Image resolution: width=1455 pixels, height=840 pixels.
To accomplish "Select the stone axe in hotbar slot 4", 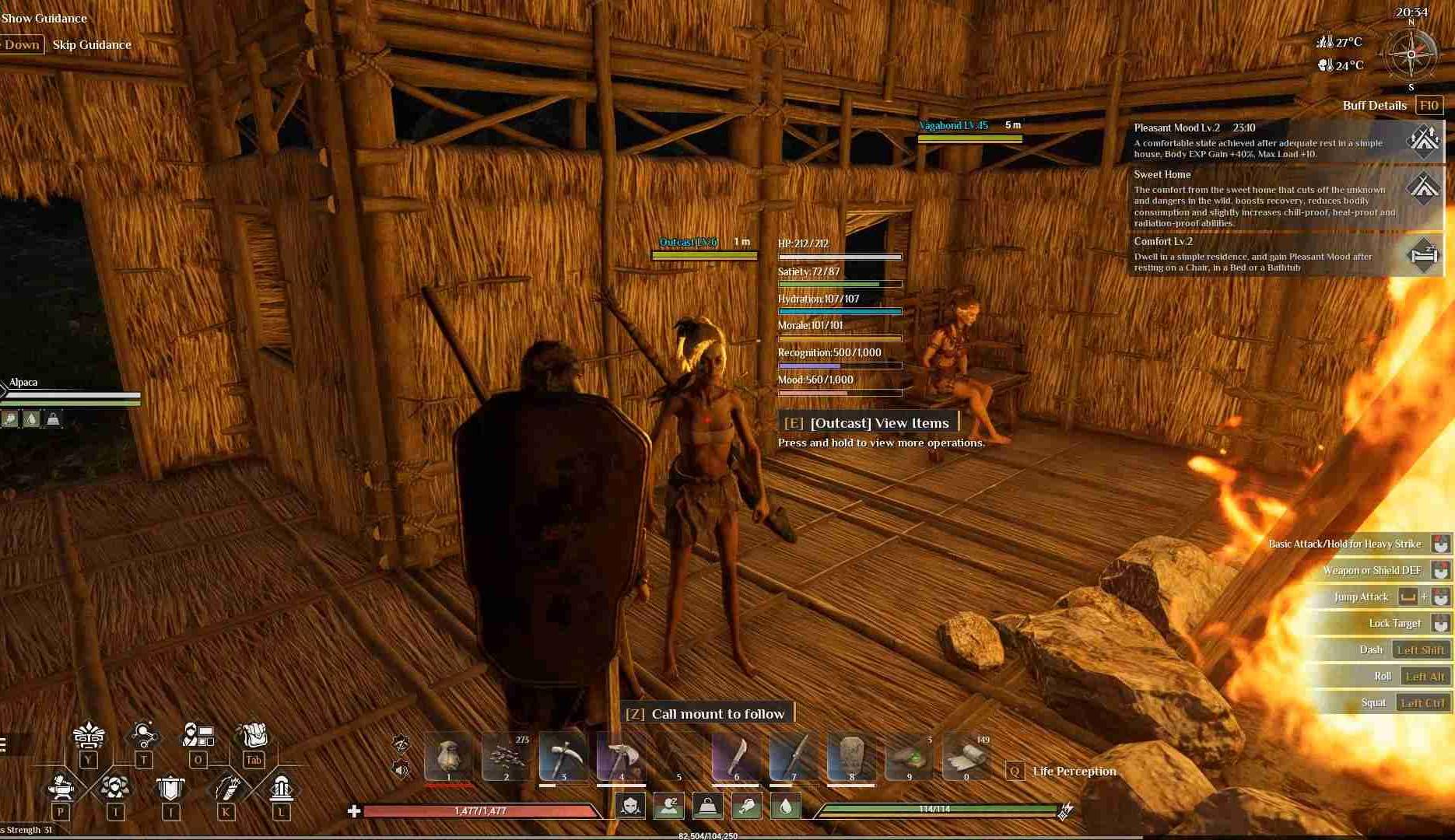I will pyautogui.click(x=621, y=756).
